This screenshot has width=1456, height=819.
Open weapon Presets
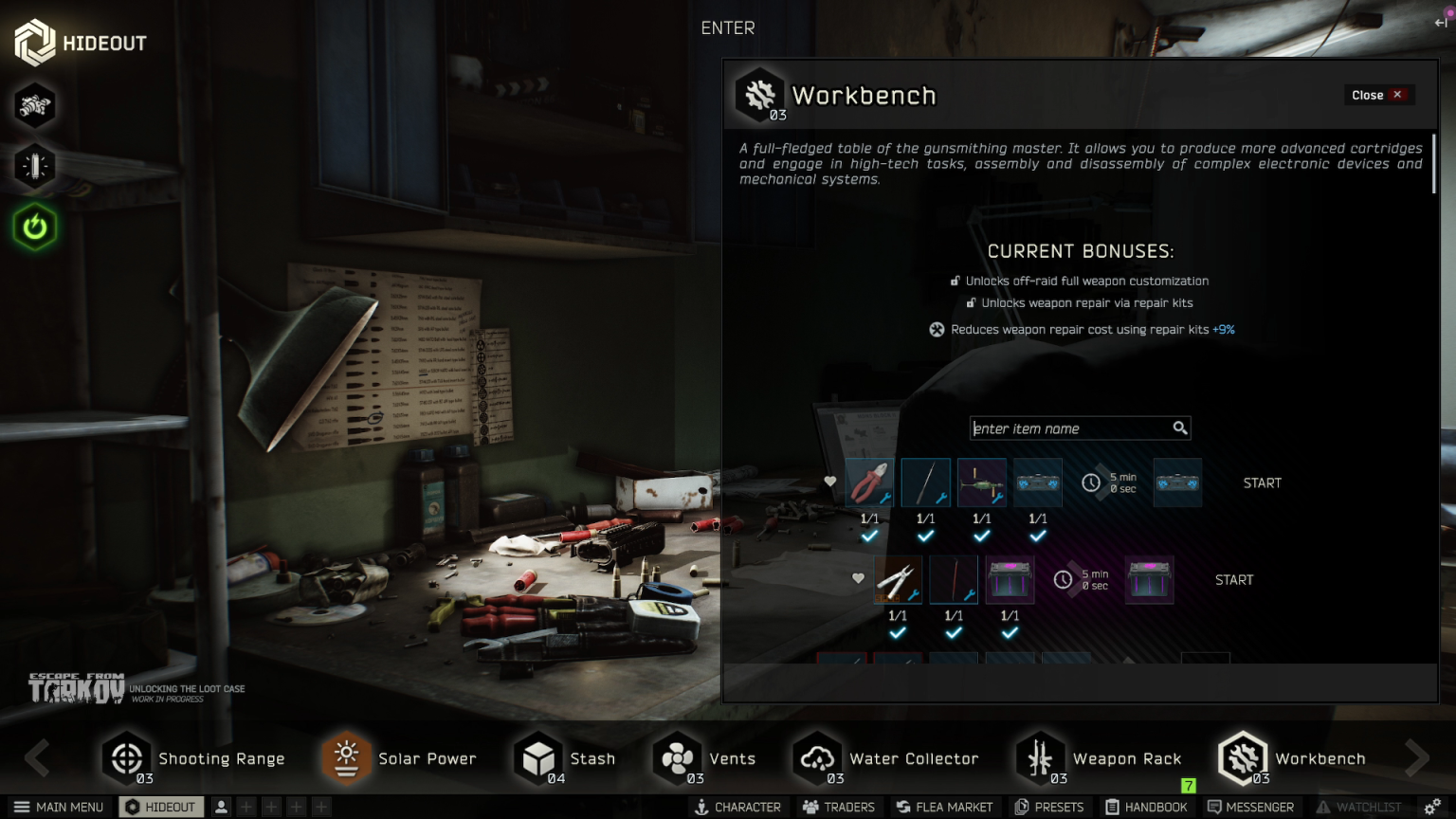(1048, 807)
